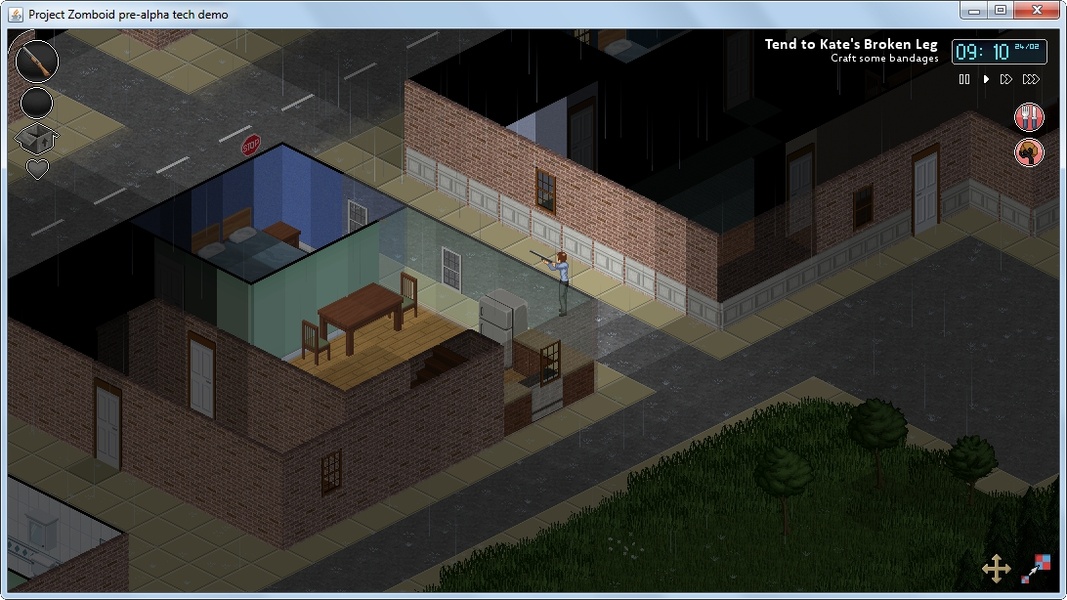Activate triple-arrow fastest time speed
Image resolution: width=1067 pixels, height=600 pixels.
pos(1031,79)
